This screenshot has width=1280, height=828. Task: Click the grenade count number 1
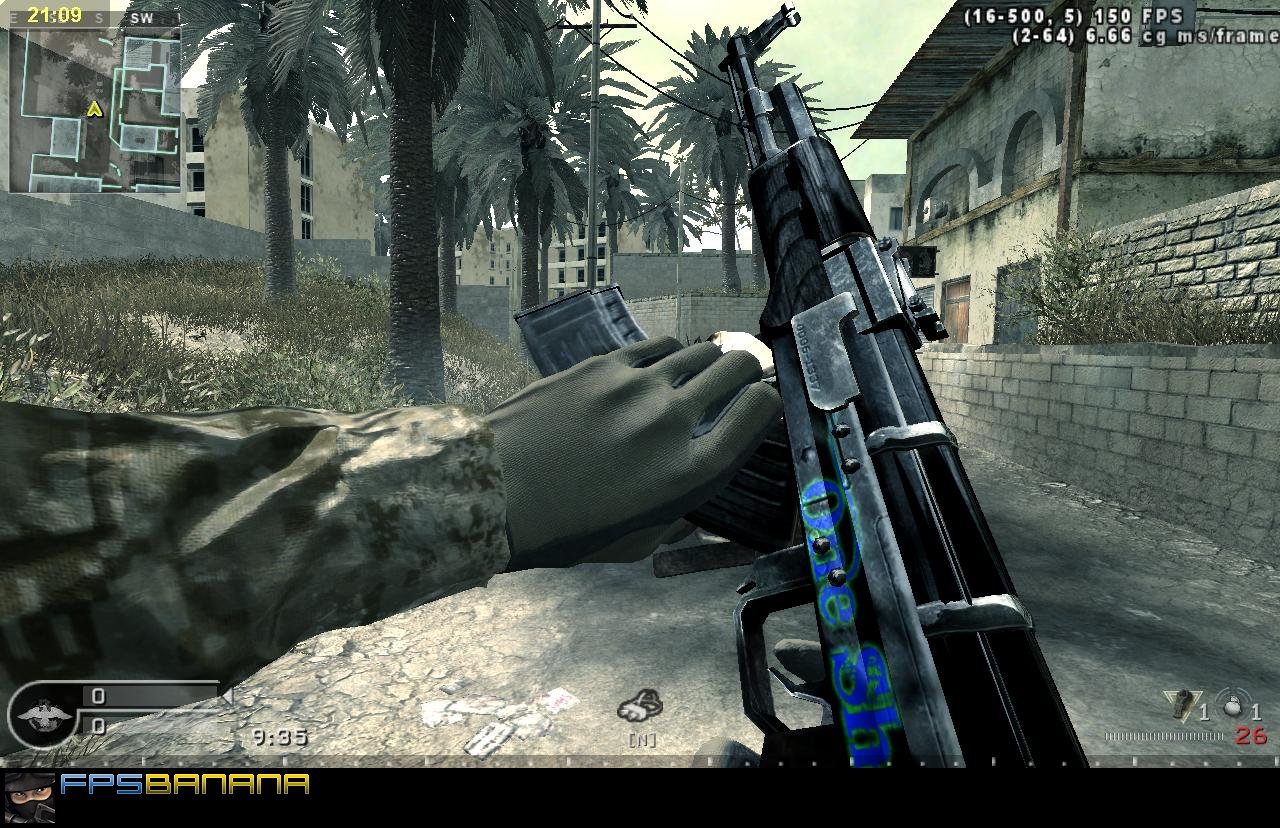(1205, 714)
